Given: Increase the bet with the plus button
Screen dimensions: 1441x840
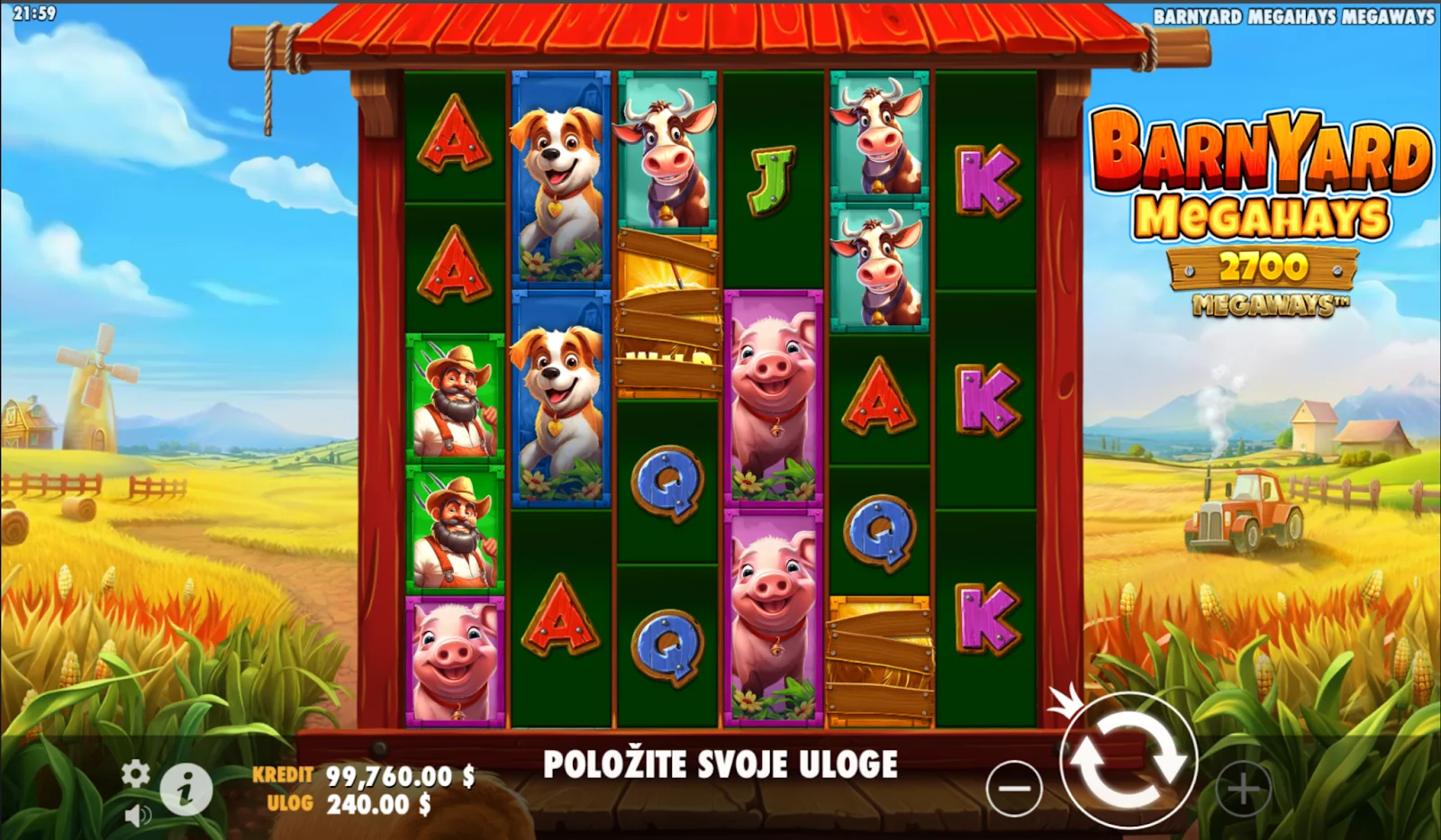Looking at the screenshot, I should (x=1243, y=790).
